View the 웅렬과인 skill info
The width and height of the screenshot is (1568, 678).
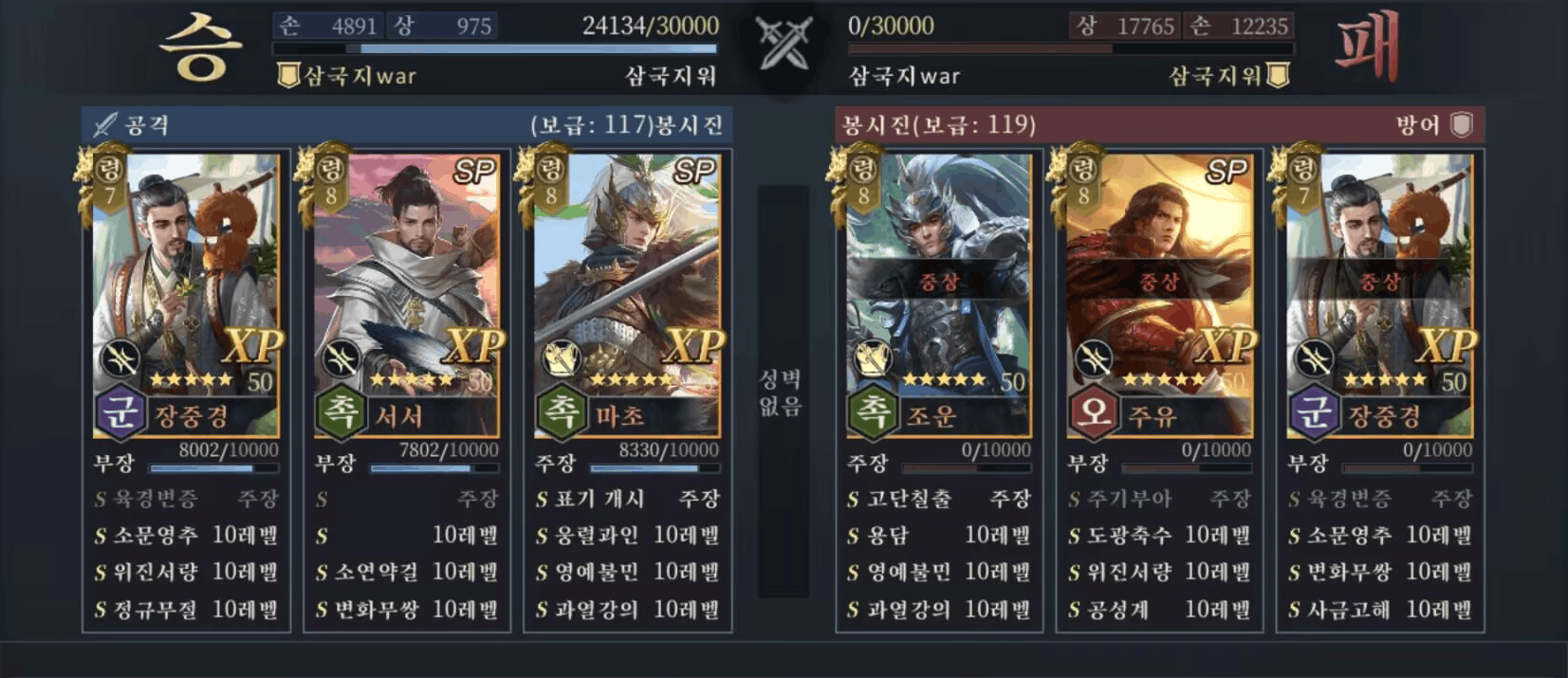[x=626, y=536]
